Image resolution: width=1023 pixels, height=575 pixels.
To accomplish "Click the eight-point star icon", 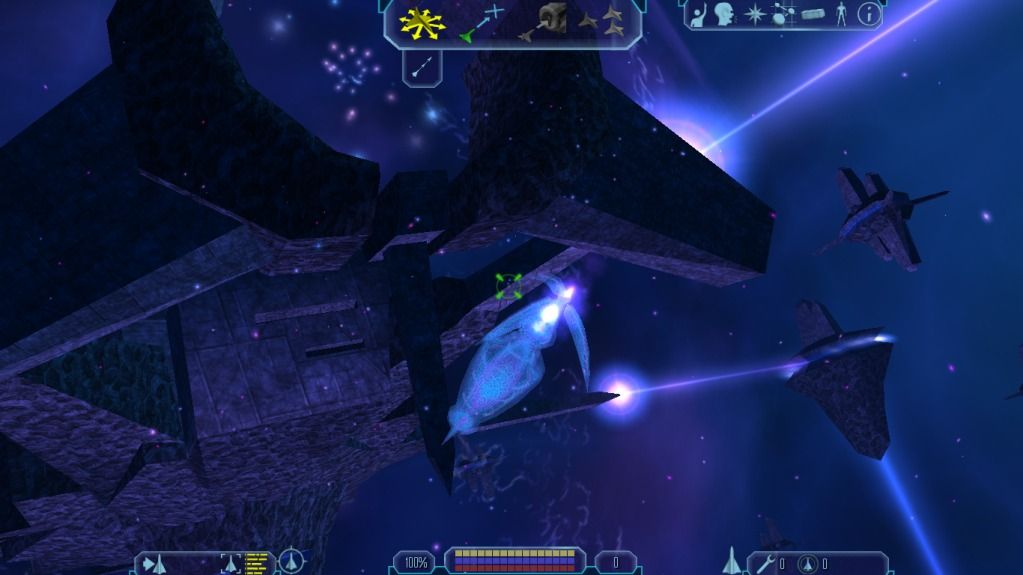I will 754,15.
